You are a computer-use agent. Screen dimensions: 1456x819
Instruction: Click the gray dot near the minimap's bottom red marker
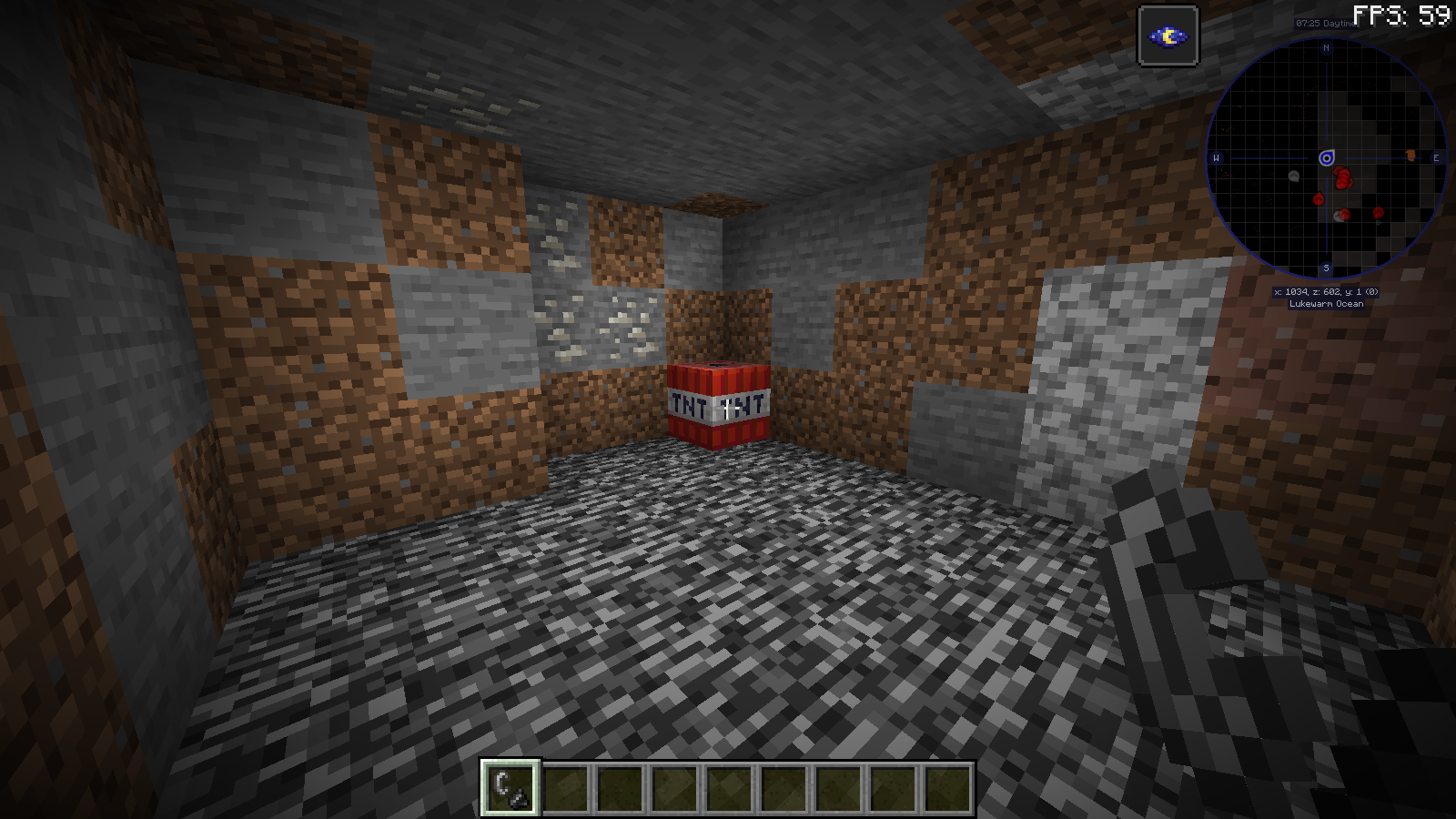click(1337, 217)
